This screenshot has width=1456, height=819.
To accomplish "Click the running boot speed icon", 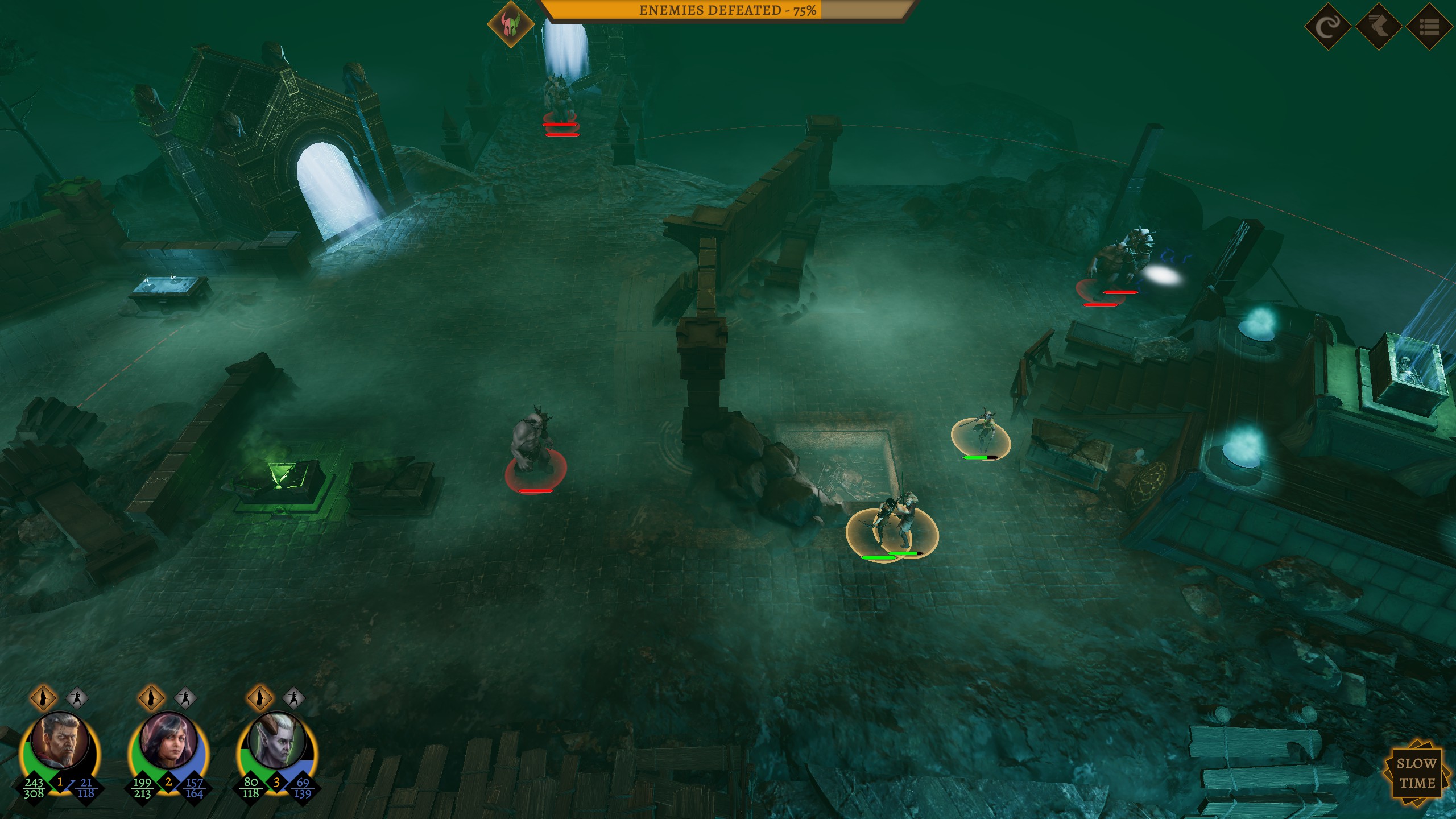I will click(1378, 26).
